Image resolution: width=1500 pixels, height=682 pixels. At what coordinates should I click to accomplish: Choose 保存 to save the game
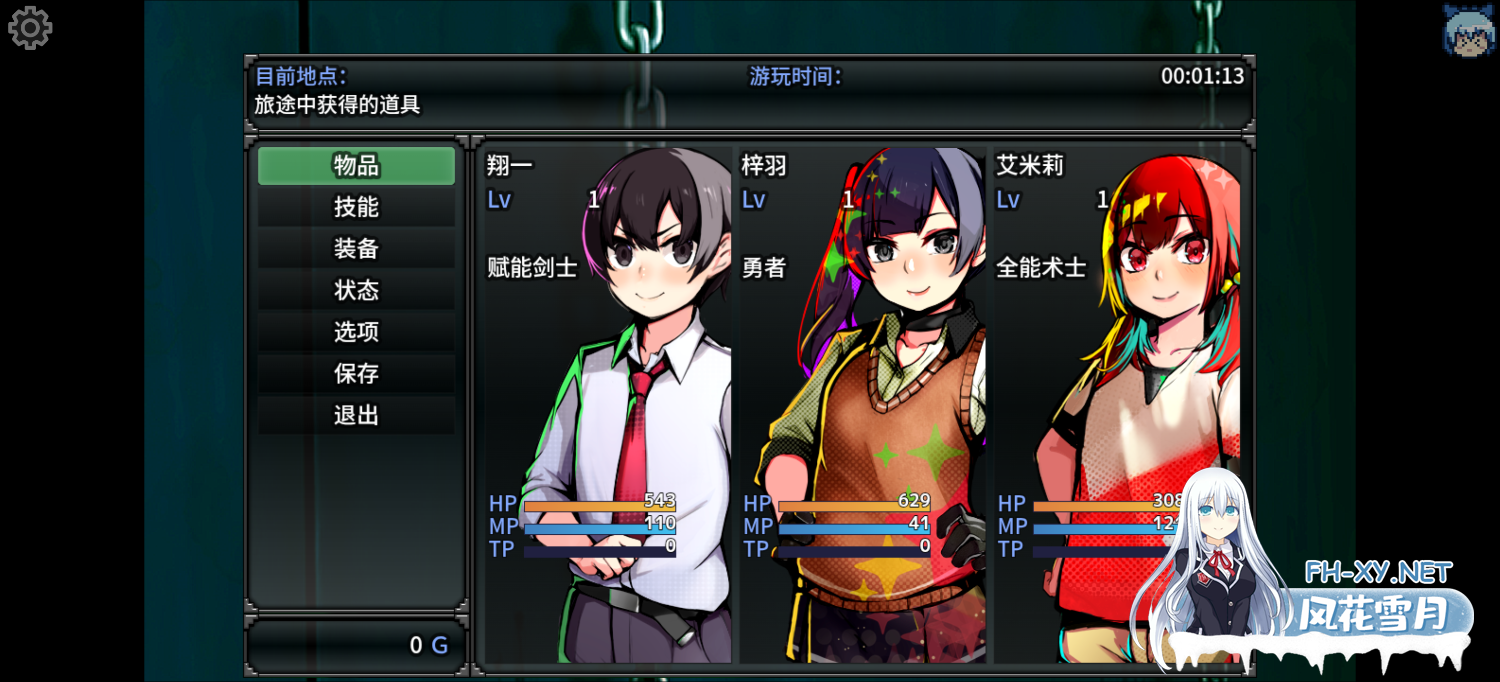pyautogui.click(x=356, y=374)
